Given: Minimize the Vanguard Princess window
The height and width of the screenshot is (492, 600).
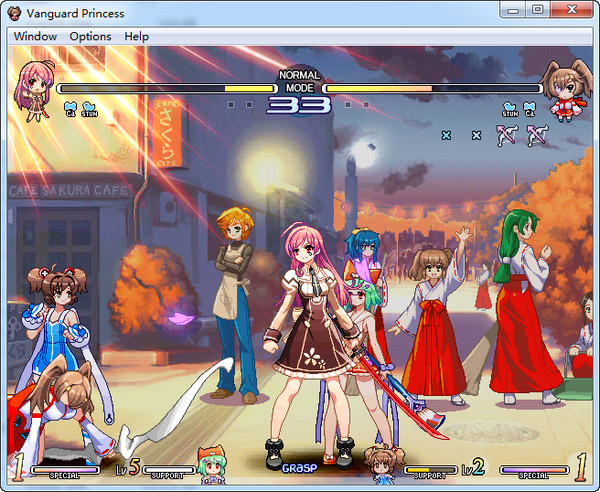Looking at the screenshot, I should click(x=514, y=9).
